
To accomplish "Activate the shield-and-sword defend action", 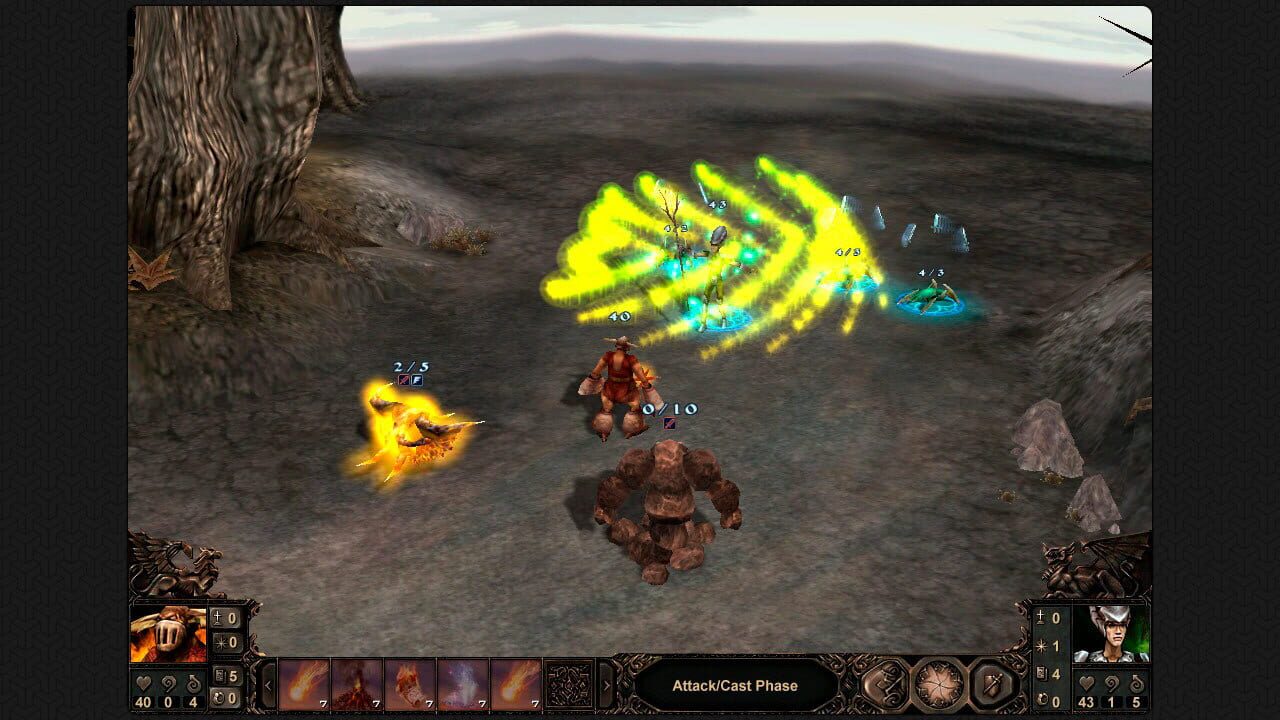I will tap(991, 683).
